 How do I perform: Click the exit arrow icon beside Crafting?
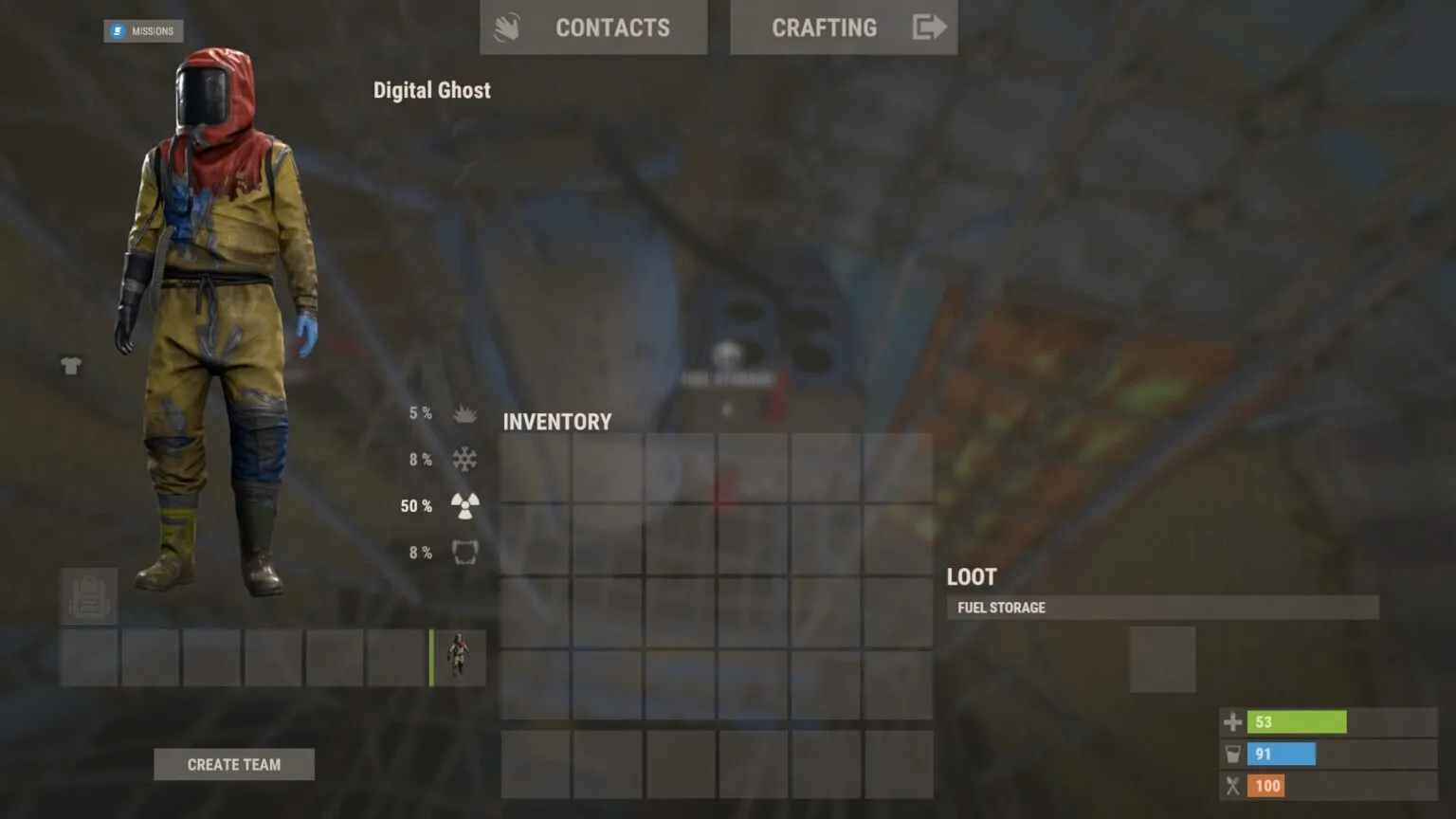pos(929,27)
